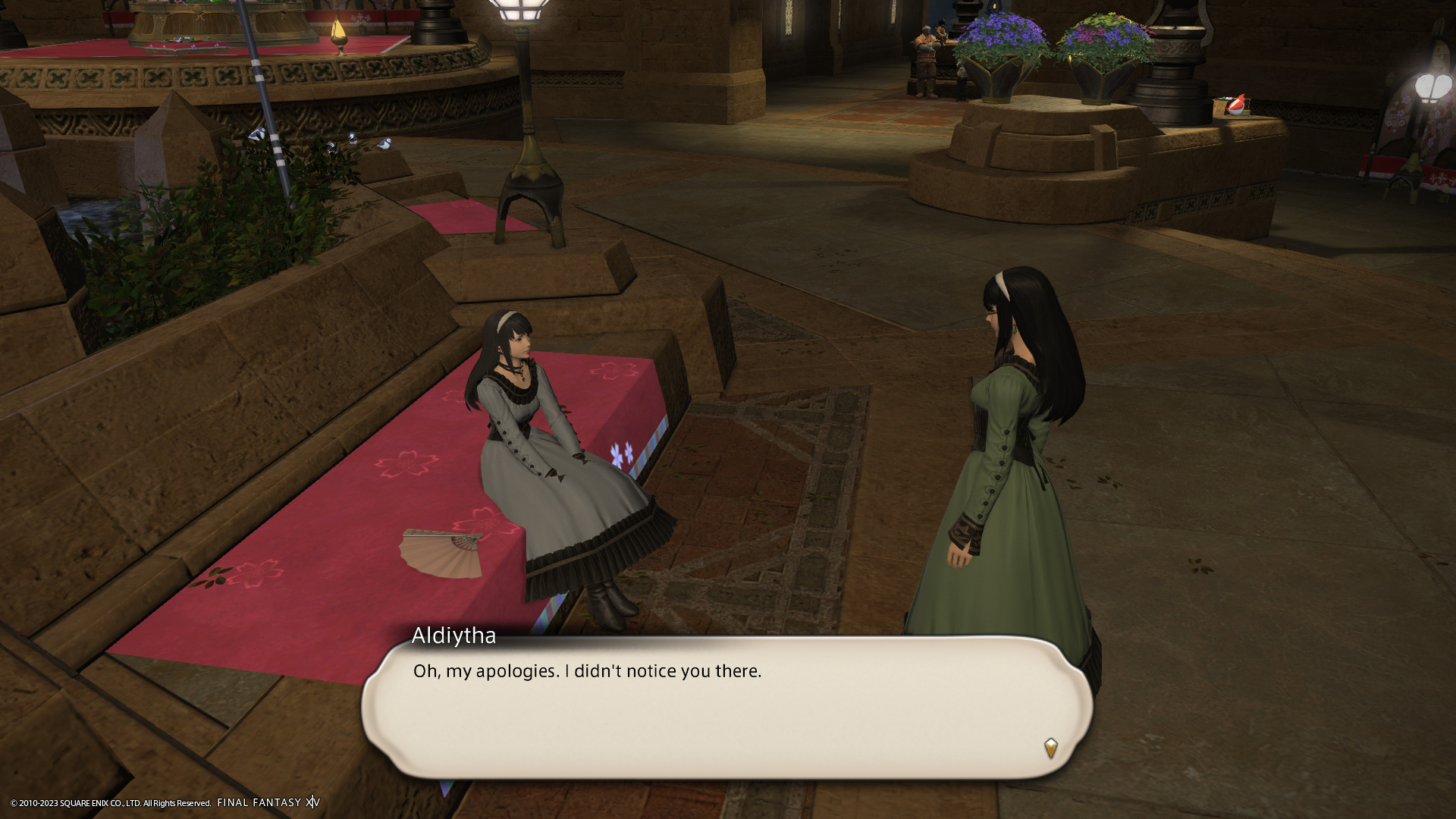This screenshot has width=1456, height=819.
Task: Advance Aldiytha's dialogue using the gold arrow
Action: click(x=1050, y=748)
